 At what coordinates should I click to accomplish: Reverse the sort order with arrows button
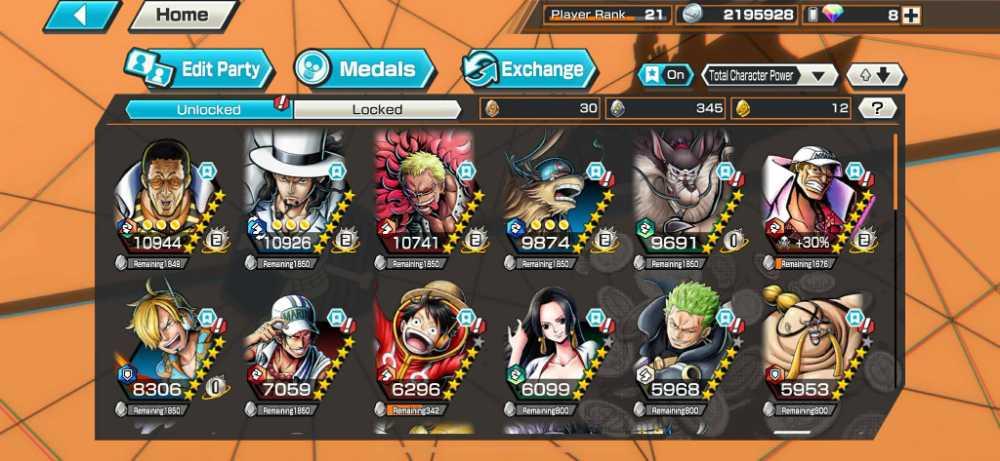coord(875,75)
